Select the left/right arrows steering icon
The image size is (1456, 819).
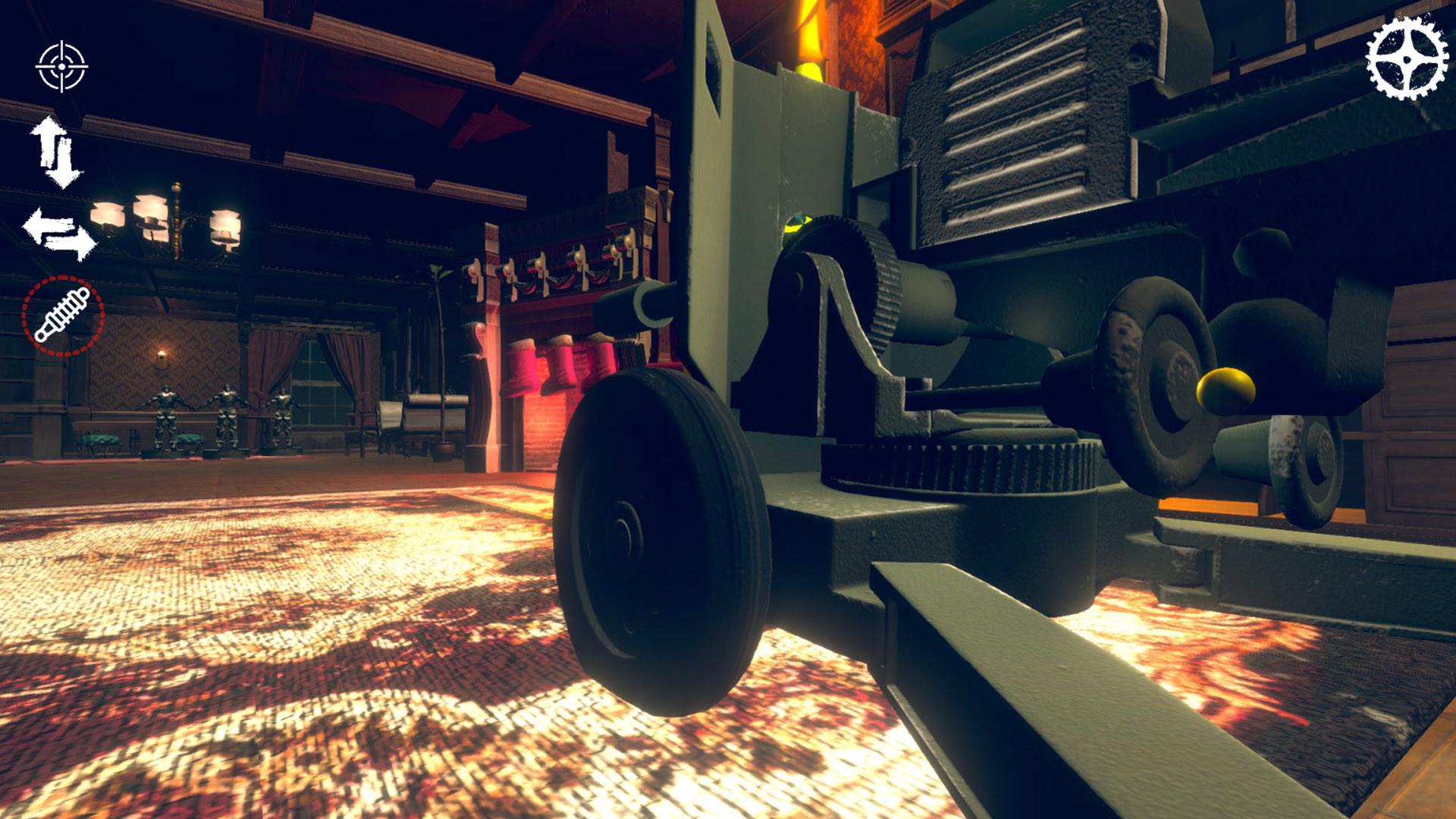click(x=61, y=231)
